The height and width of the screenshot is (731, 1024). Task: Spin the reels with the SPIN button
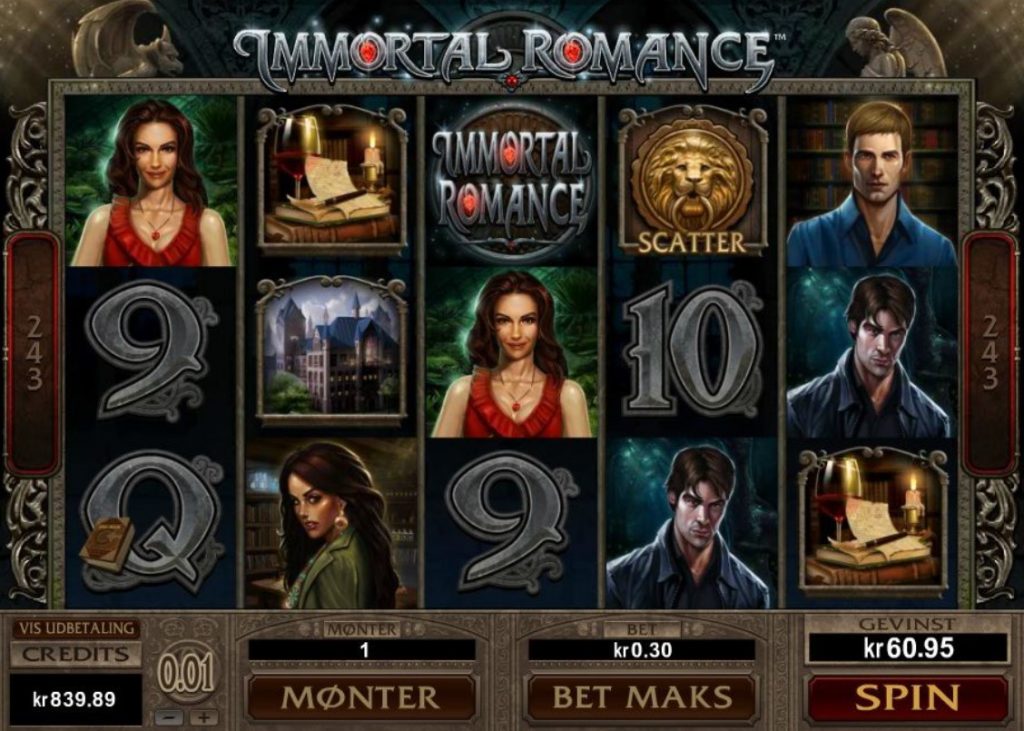tap(907, 696)
